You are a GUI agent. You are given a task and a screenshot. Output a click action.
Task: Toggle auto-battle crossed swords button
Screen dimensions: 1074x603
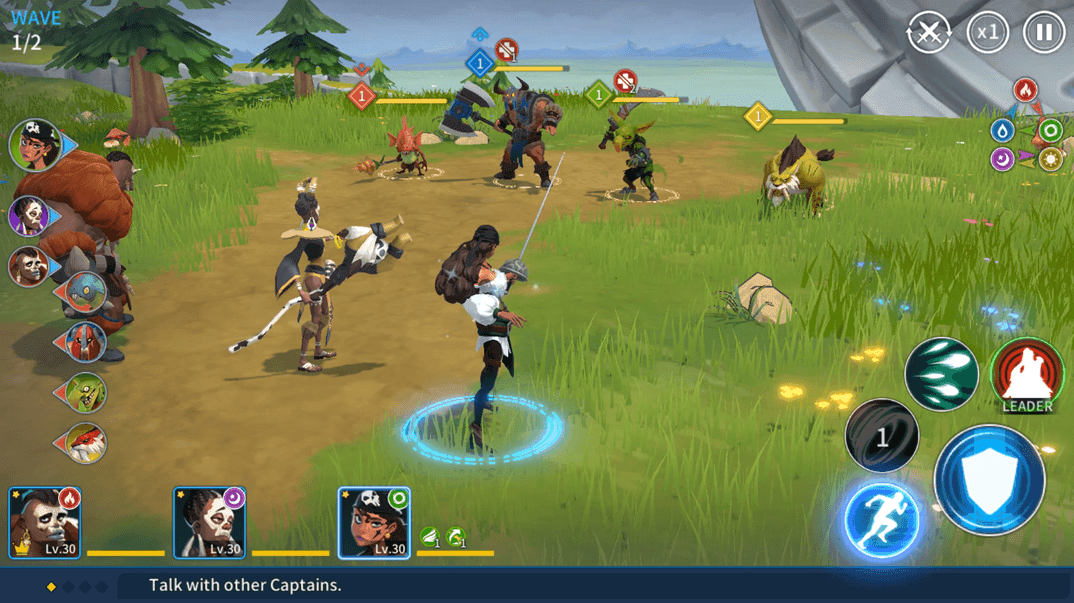pyautogui.click(x=929, y=33)
